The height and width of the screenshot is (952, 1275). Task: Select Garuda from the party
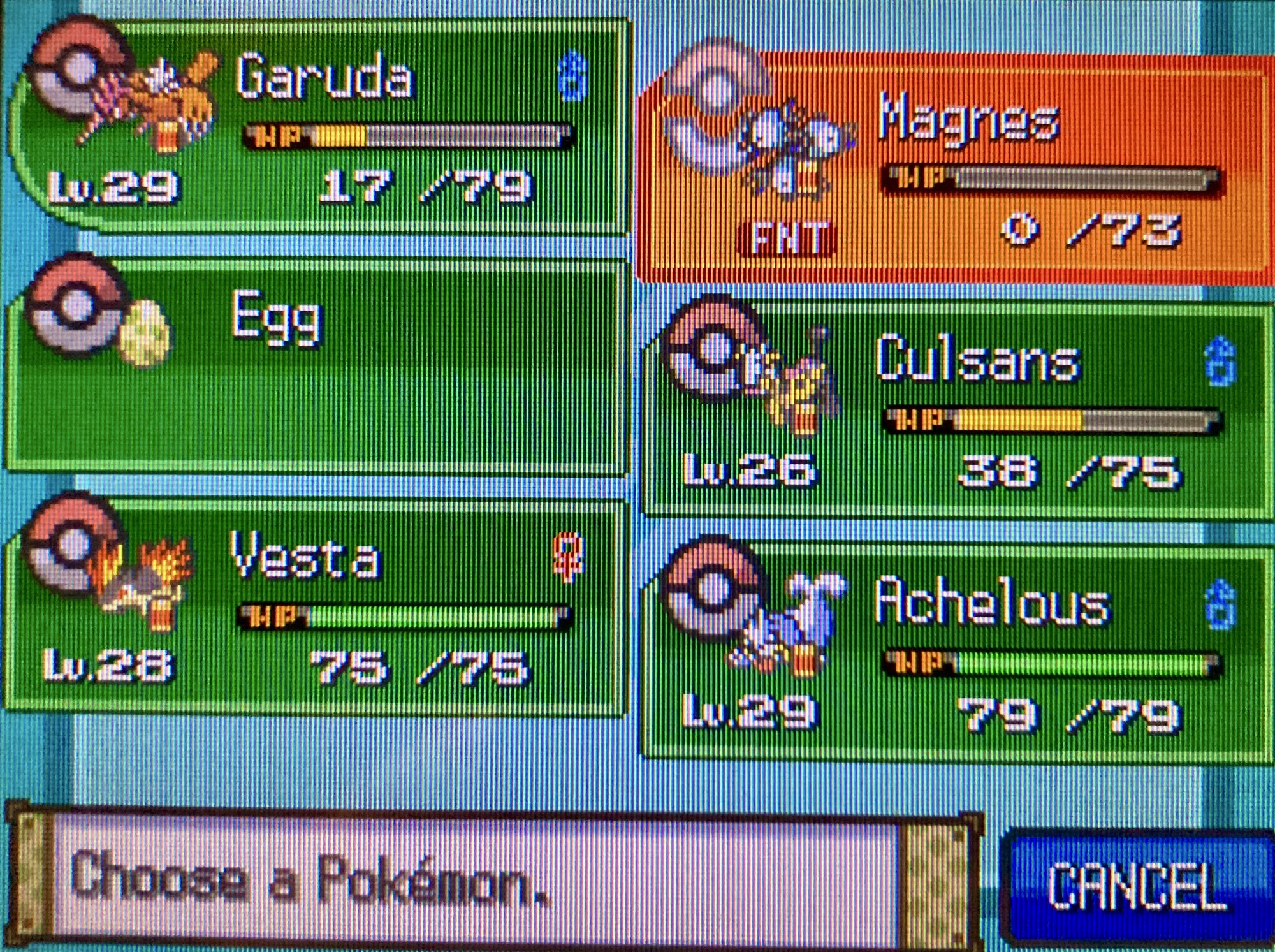pyautogui.click(x=319, y=128)
